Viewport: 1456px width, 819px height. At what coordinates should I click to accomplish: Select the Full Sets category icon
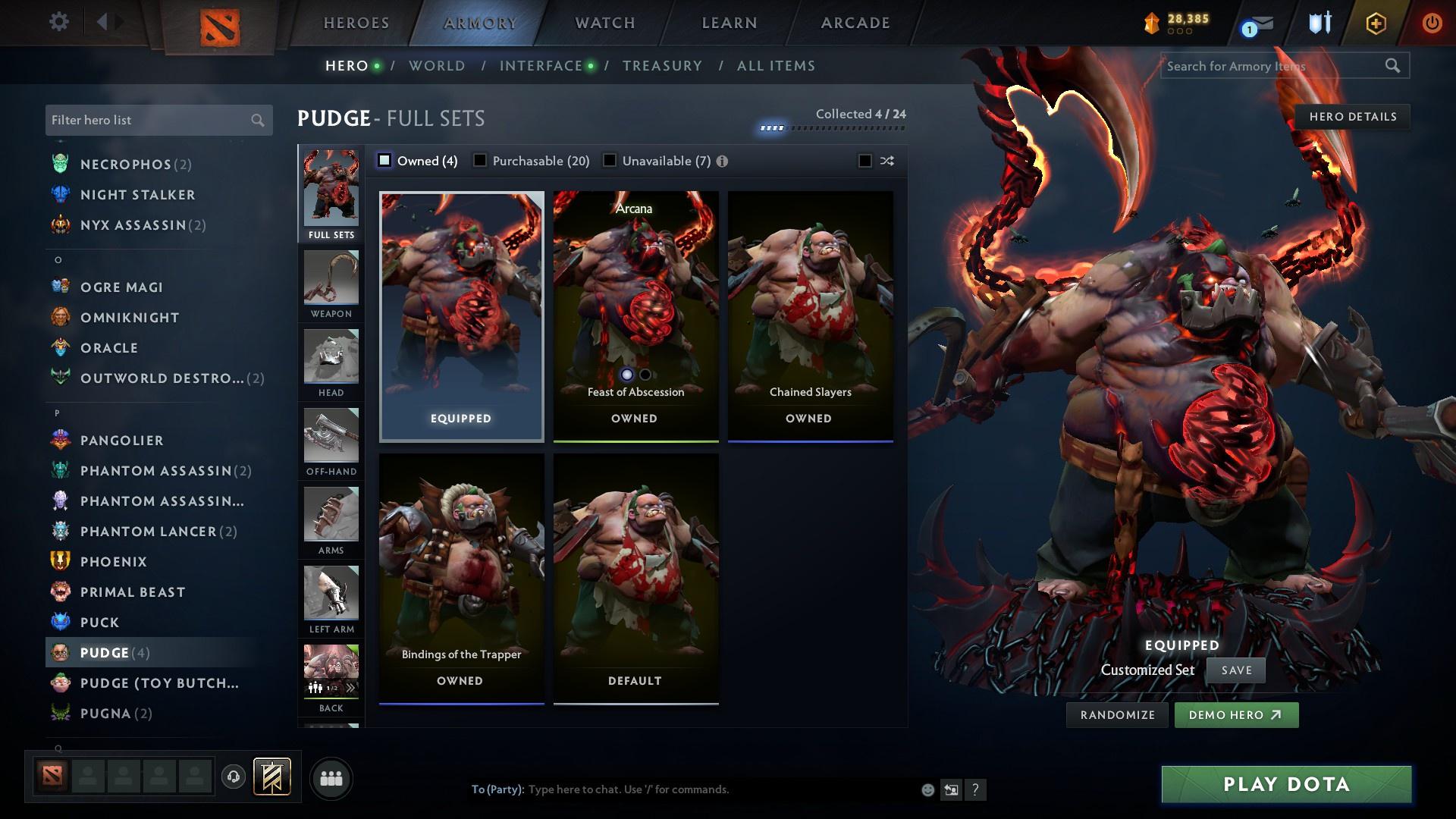pos(330,190)
